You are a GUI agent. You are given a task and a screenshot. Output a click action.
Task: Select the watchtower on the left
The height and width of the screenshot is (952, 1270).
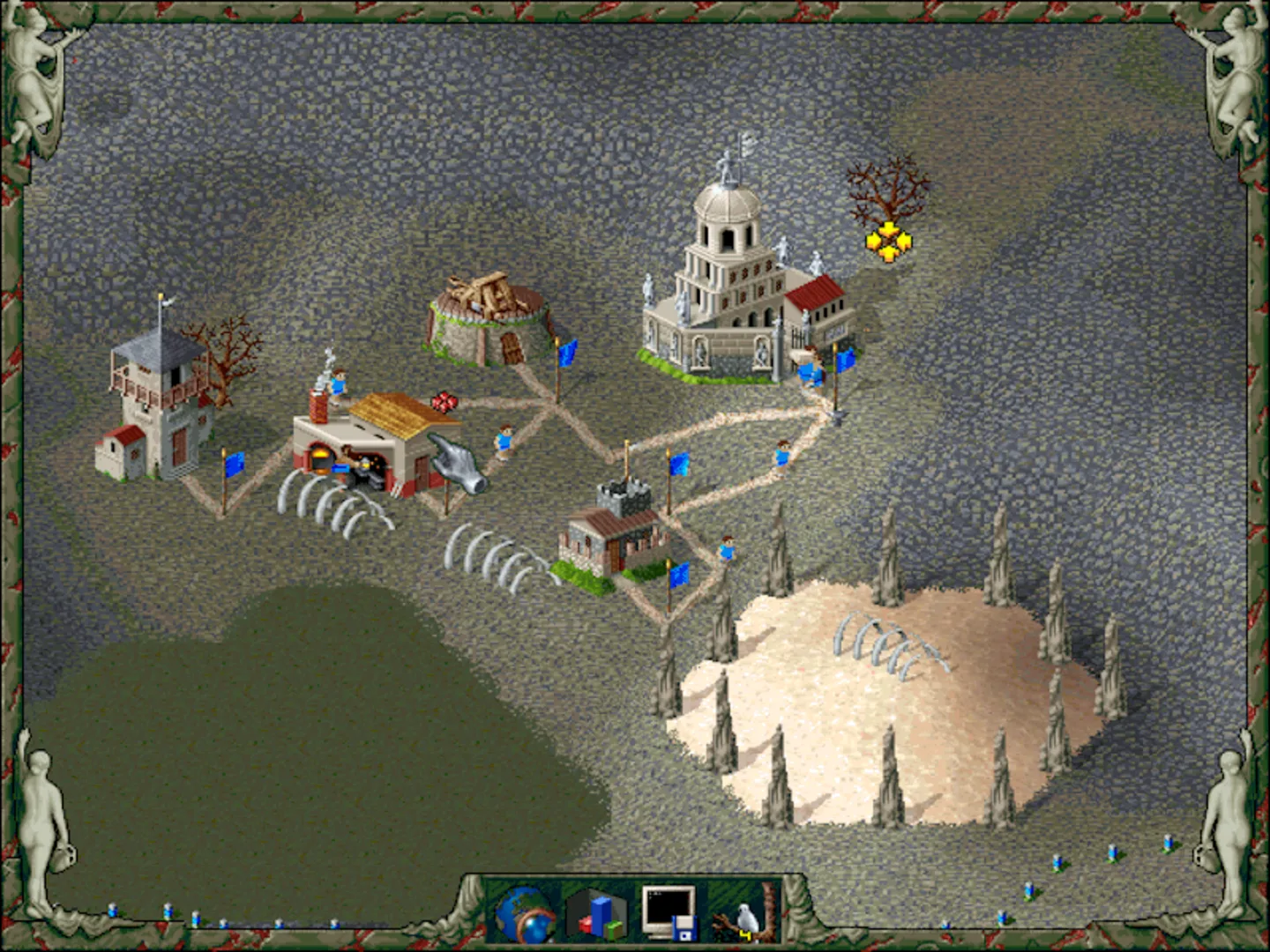tap(159, 397)
